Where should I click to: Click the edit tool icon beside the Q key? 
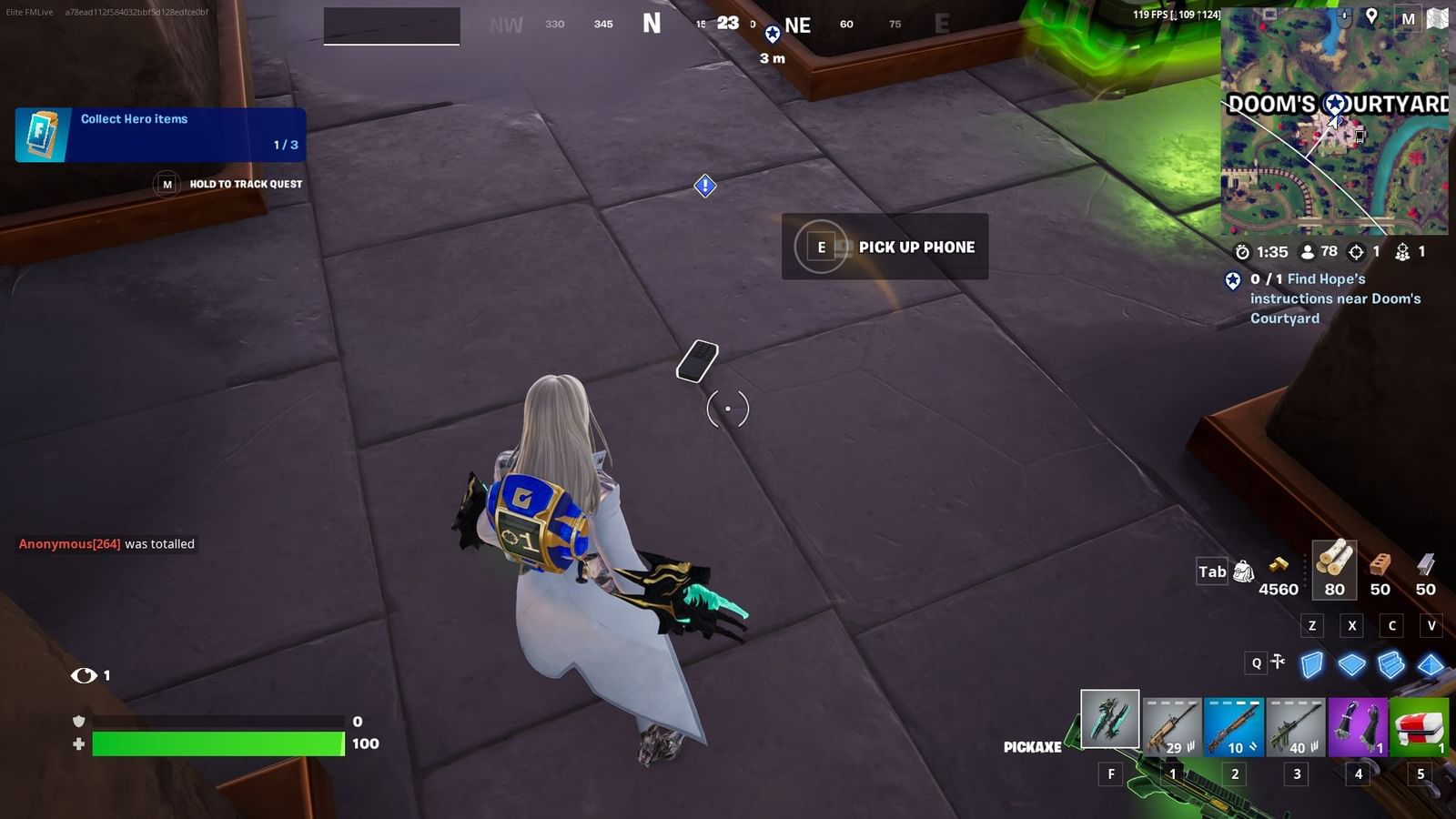[x=1278, y=662]
